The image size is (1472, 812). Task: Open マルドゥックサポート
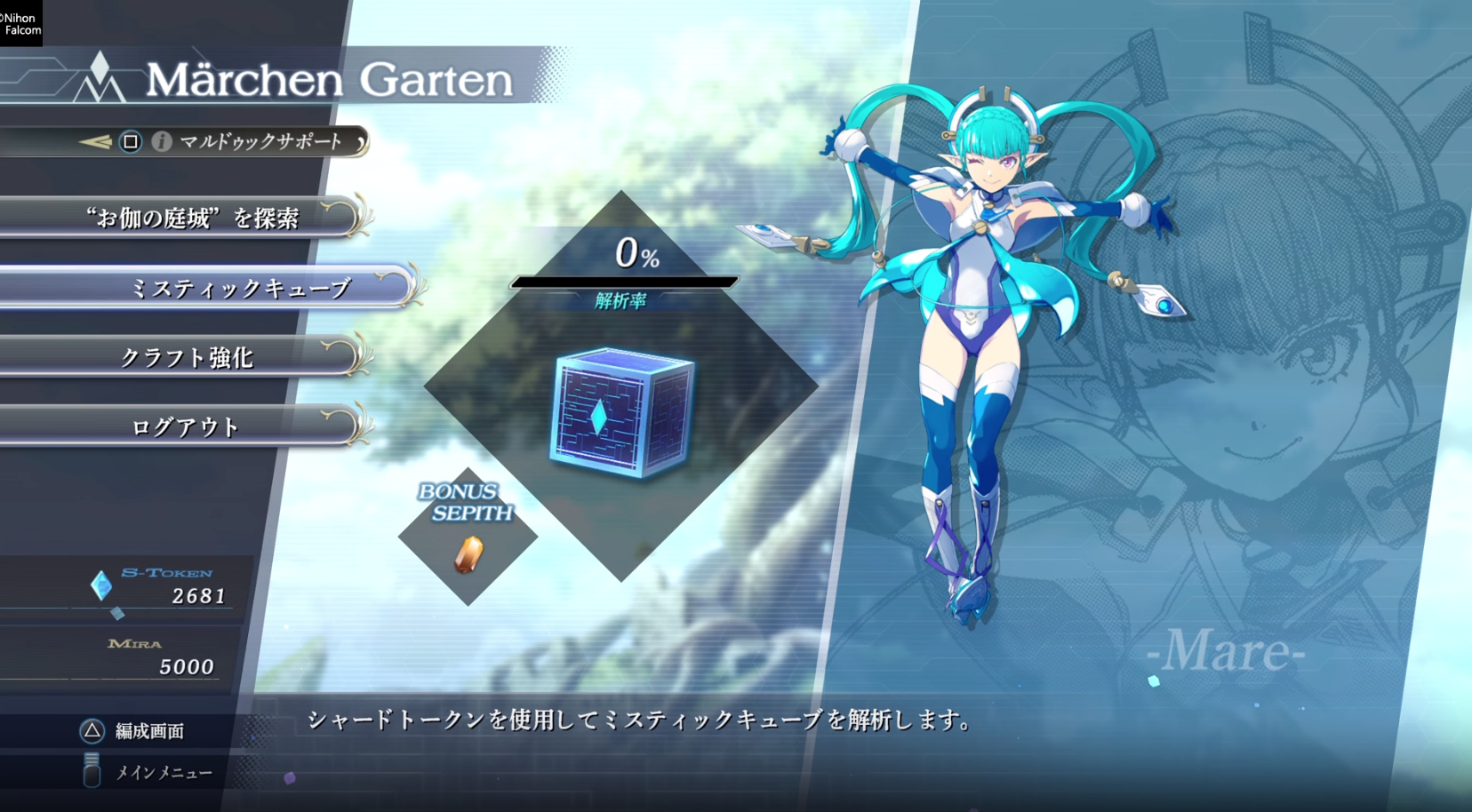(262, 142)
